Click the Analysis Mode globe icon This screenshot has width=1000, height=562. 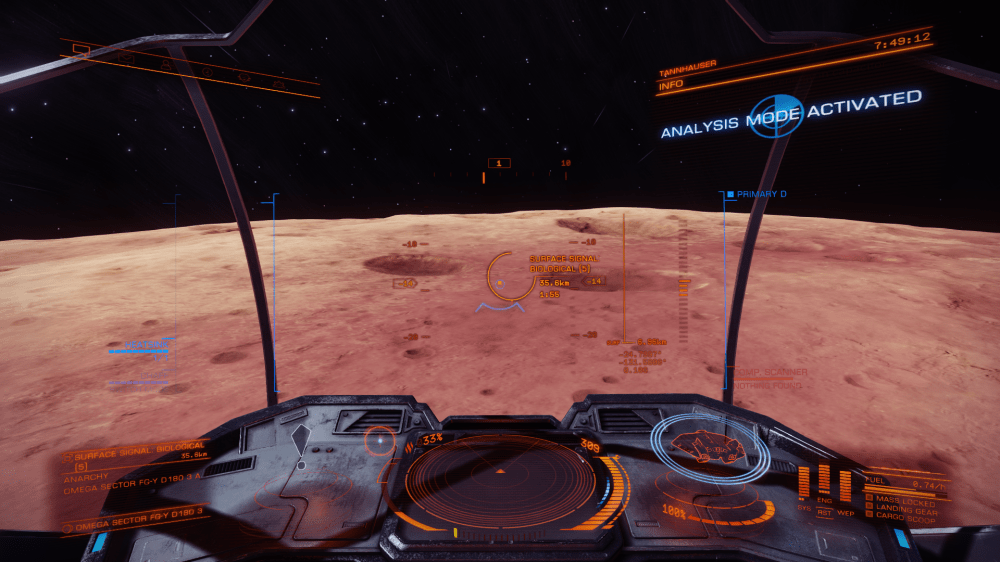coord(776,115)
